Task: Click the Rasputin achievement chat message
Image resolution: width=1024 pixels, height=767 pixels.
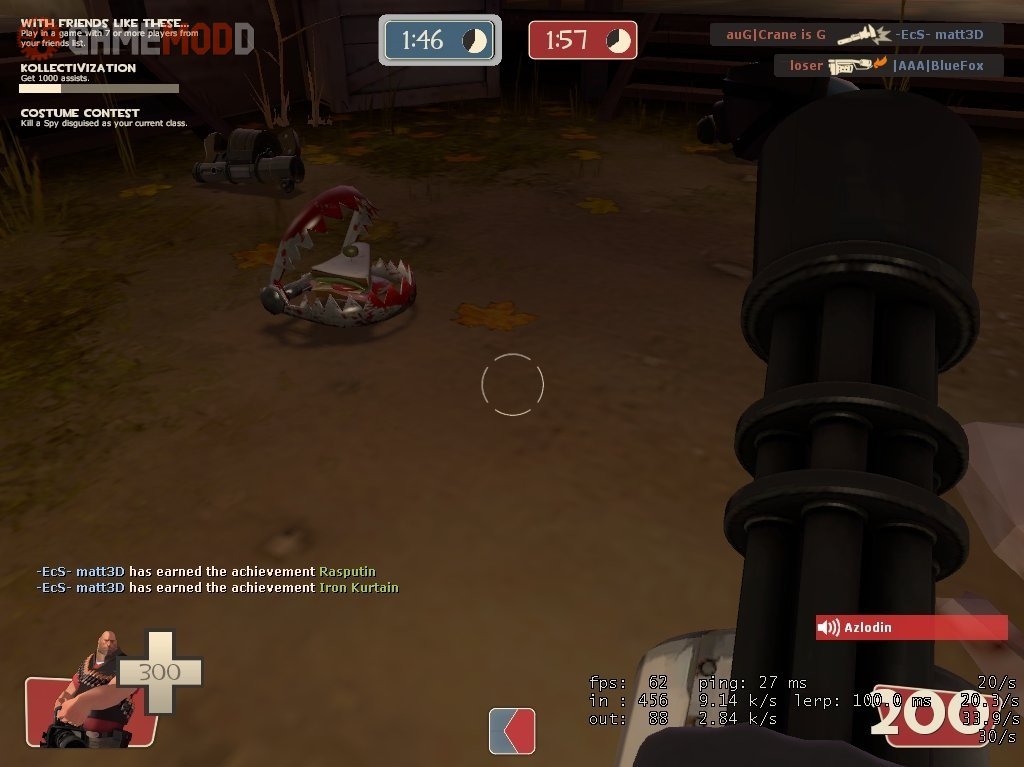Action: pyautogui.click(x=206, y=571)
